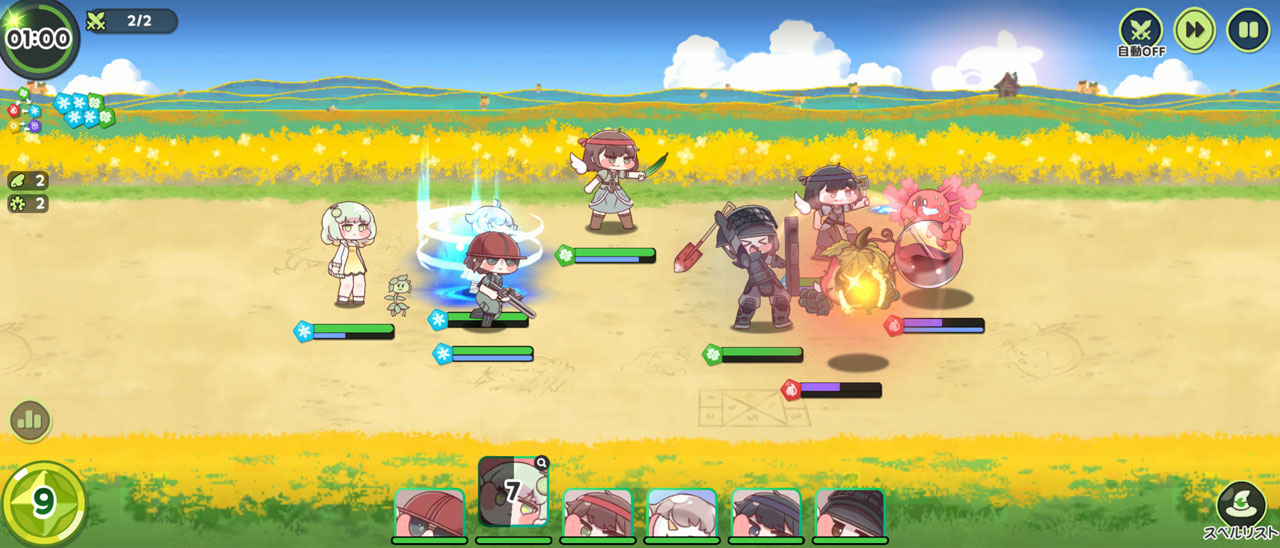Activate the fast-forward speed button
The image size is (1280, 548).
coord(1194,30)
